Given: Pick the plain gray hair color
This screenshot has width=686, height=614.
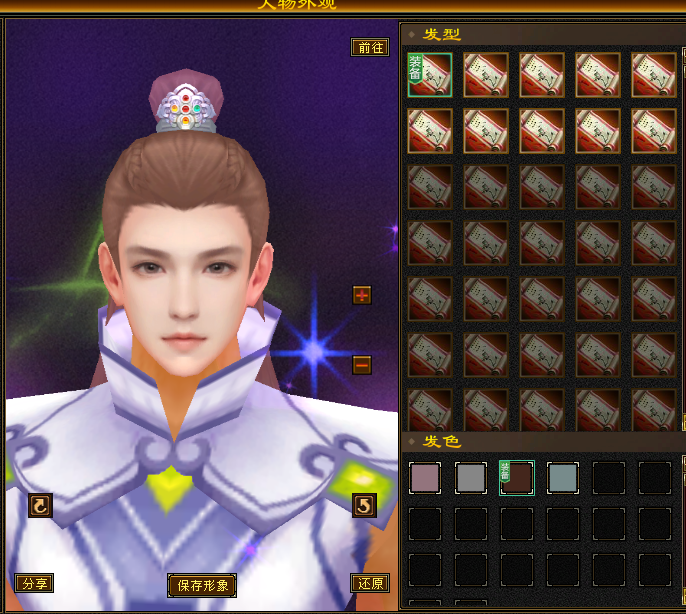Looking at the screenshot, I should [x=471, y=479].
